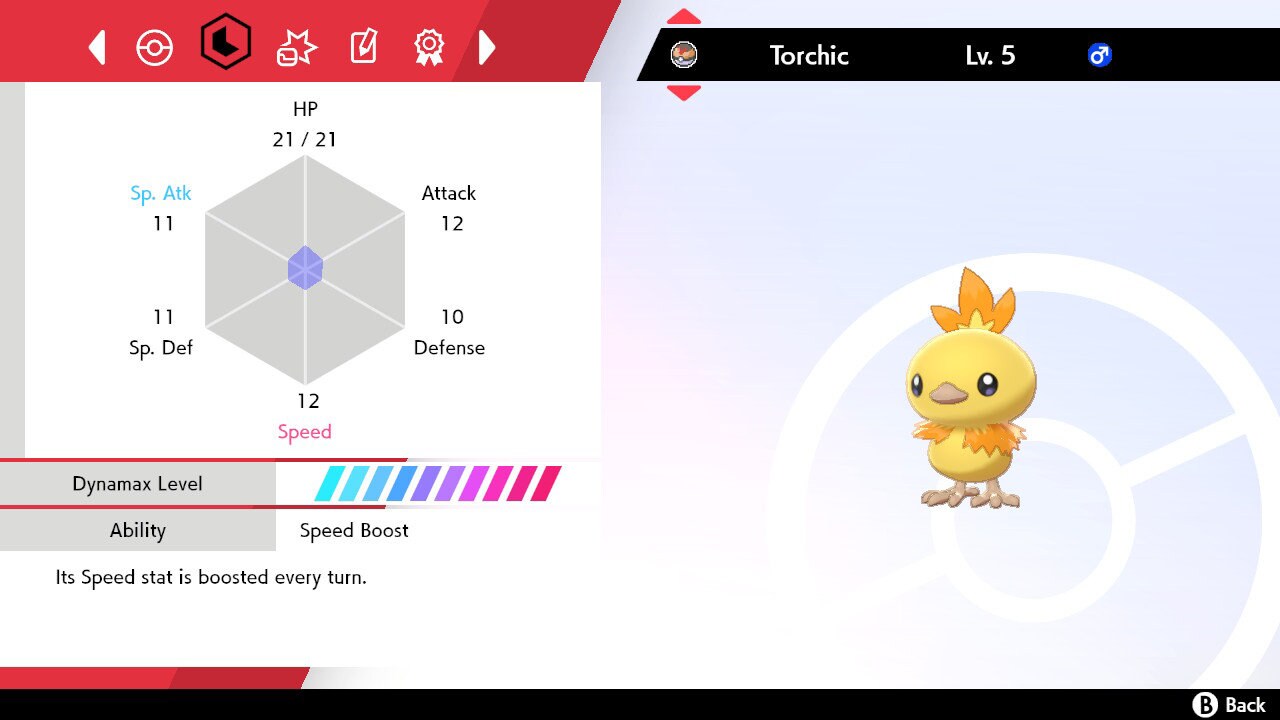Click the down arrow to switch Pokémon
Screen dimensions: 1280x720
click(683, 92)
